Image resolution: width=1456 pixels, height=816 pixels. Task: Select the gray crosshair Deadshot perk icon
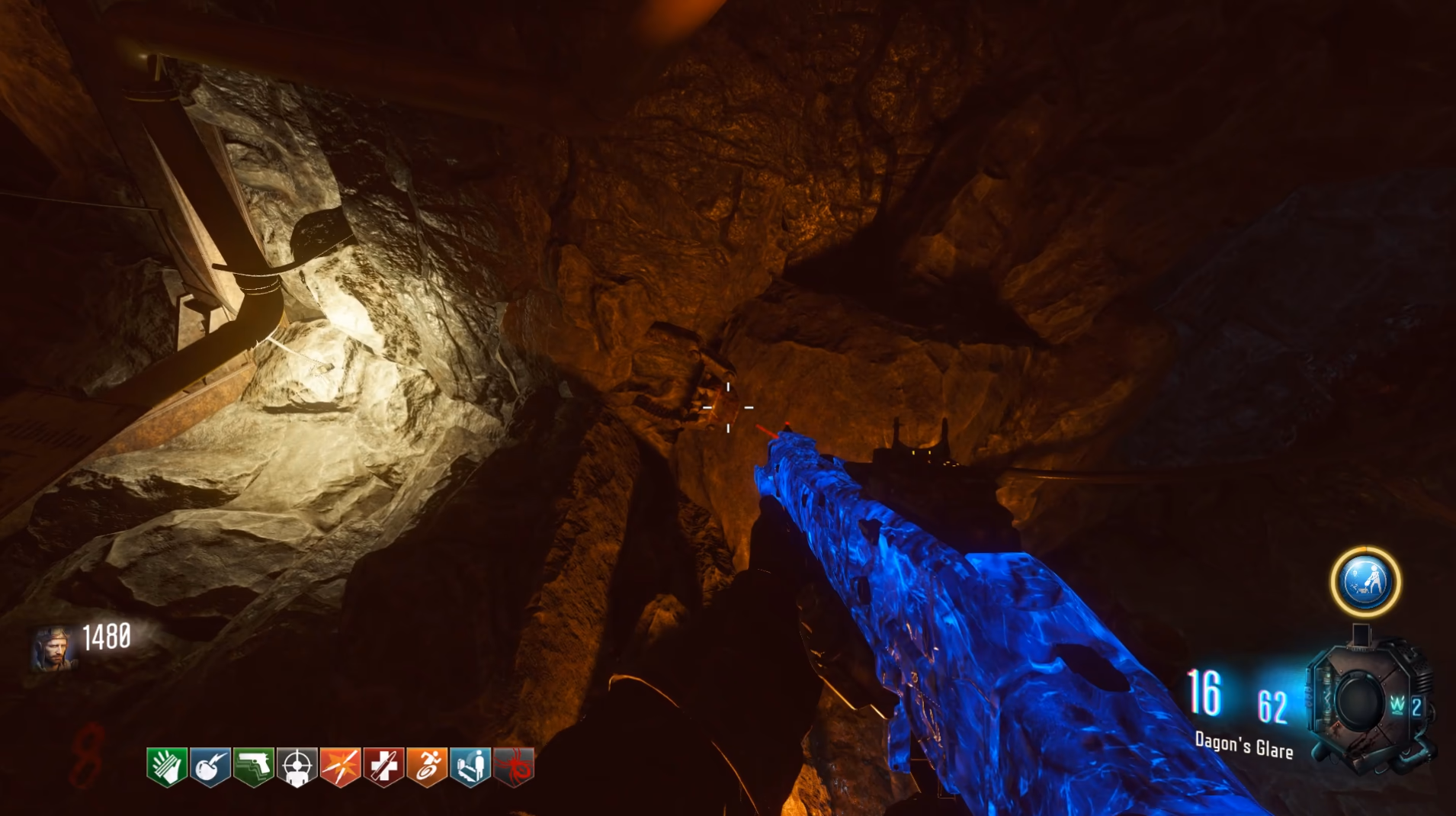[297, 766]
